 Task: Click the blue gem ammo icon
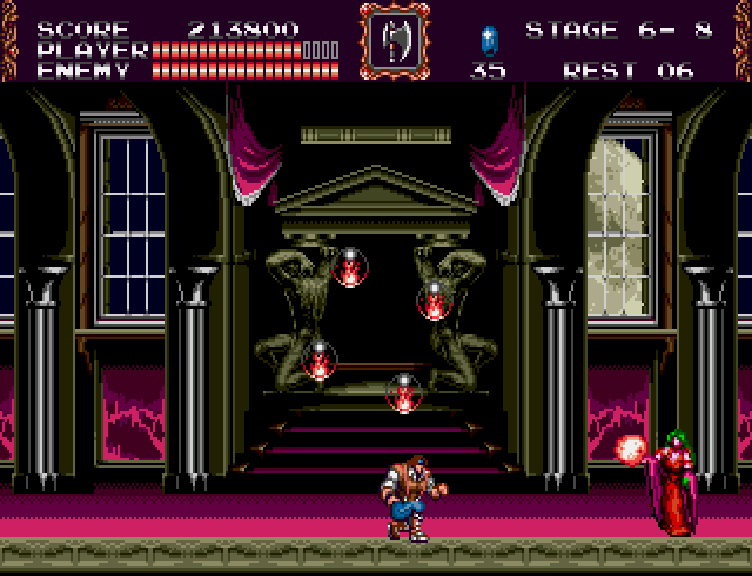[489, 41]
